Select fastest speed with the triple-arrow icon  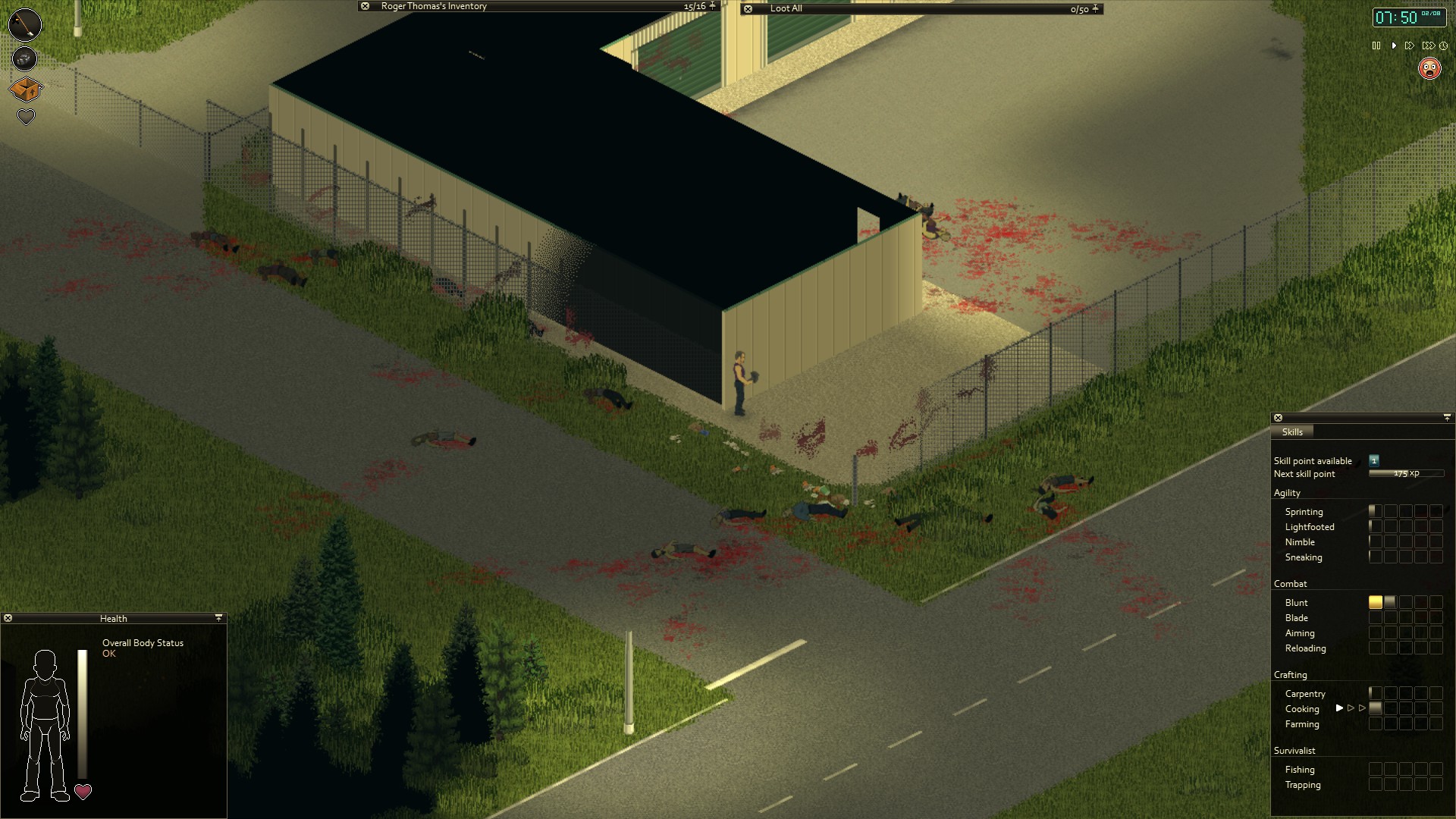1429,45
